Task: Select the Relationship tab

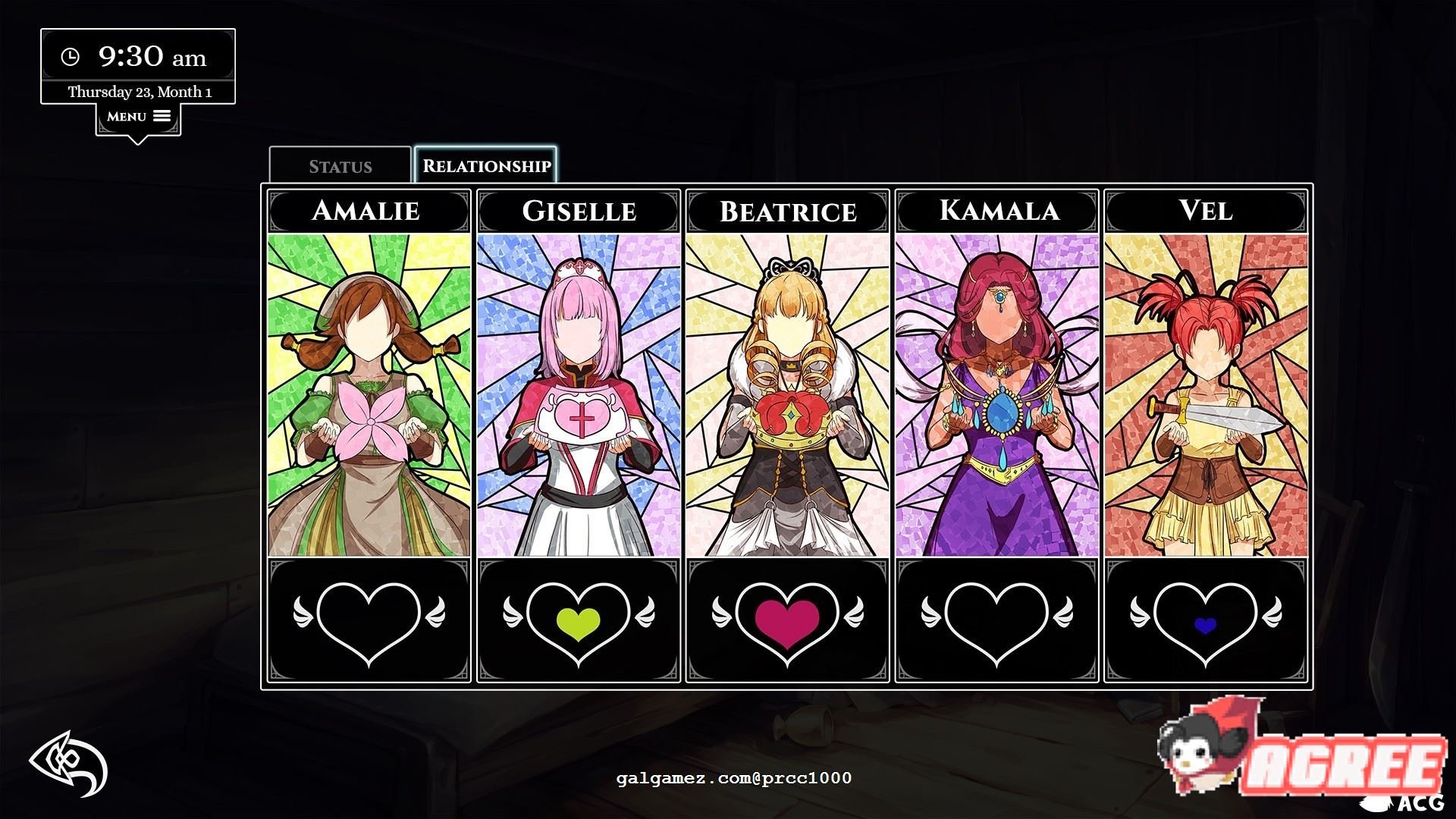Action: pyautogui.click(x=486, y=166)
